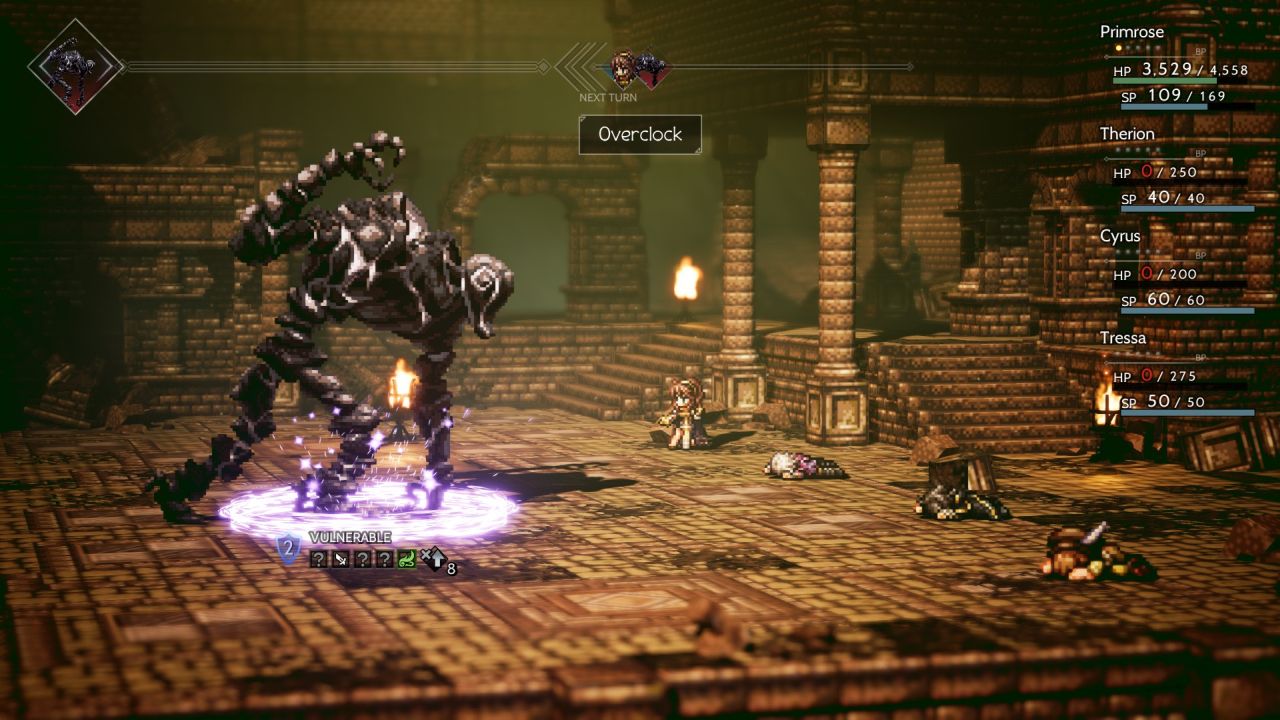The height and width of the screenshot is (720, 1280).
Task: Click the Overclock skill name box
Action: point(640,134)
